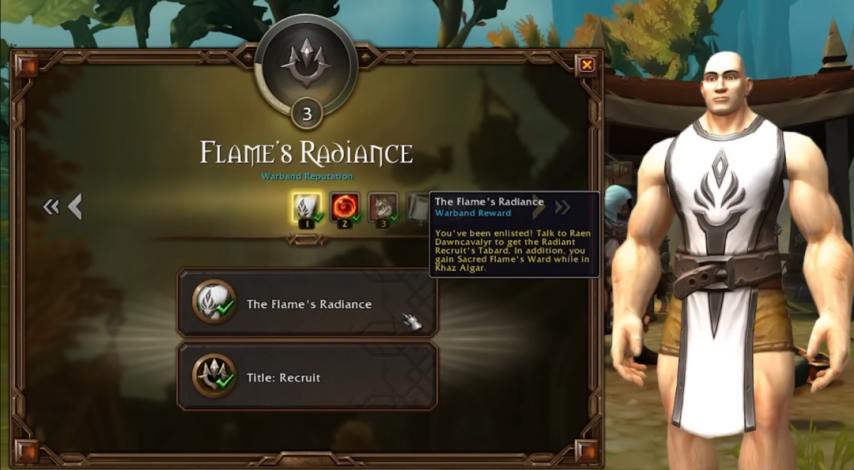Go back one renown level

75,207
